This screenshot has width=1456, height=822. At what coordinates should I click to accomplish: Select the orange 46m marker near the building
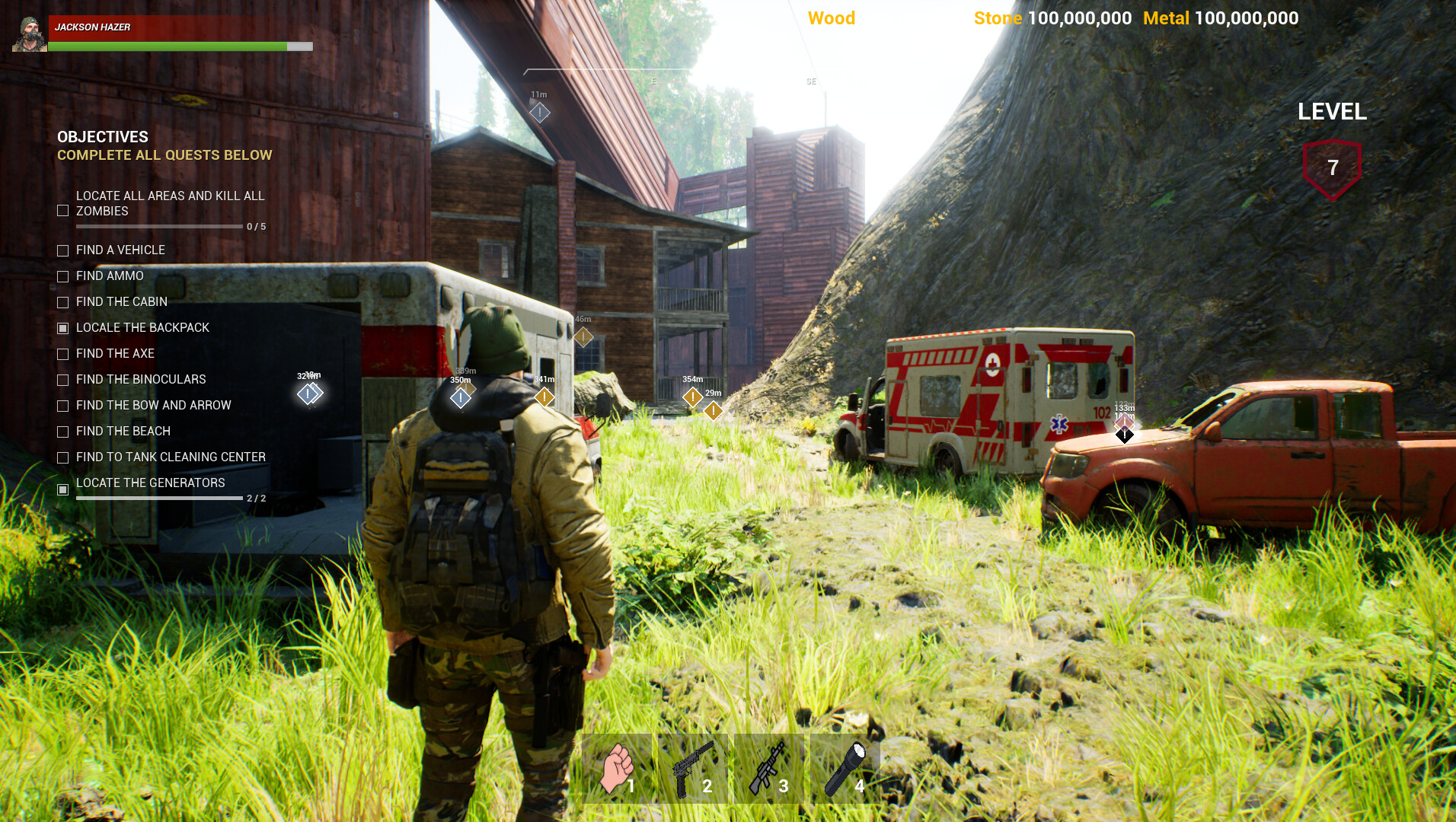pos(583,336)
